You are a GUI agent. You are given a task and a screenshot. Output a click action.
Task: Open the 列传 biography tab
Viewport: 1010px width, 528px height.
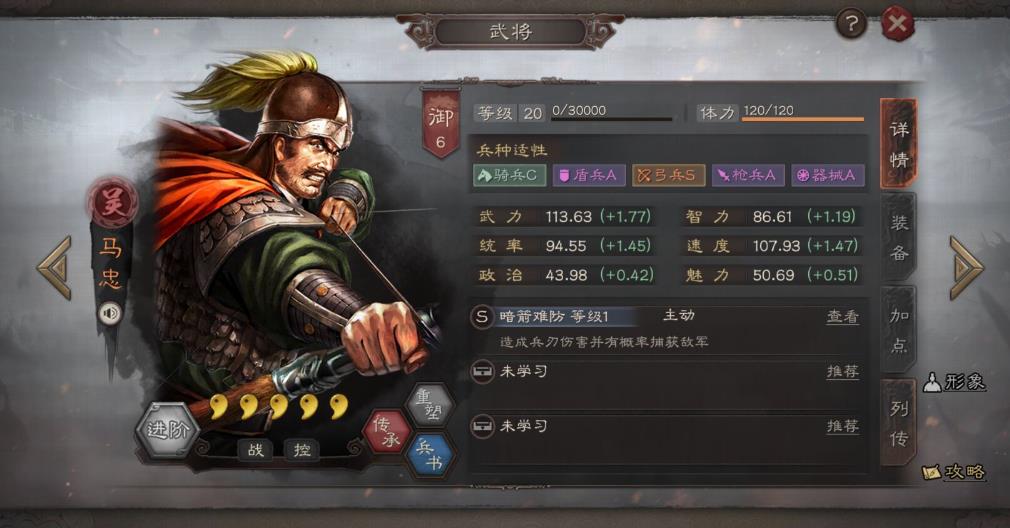tap(898, 422)
